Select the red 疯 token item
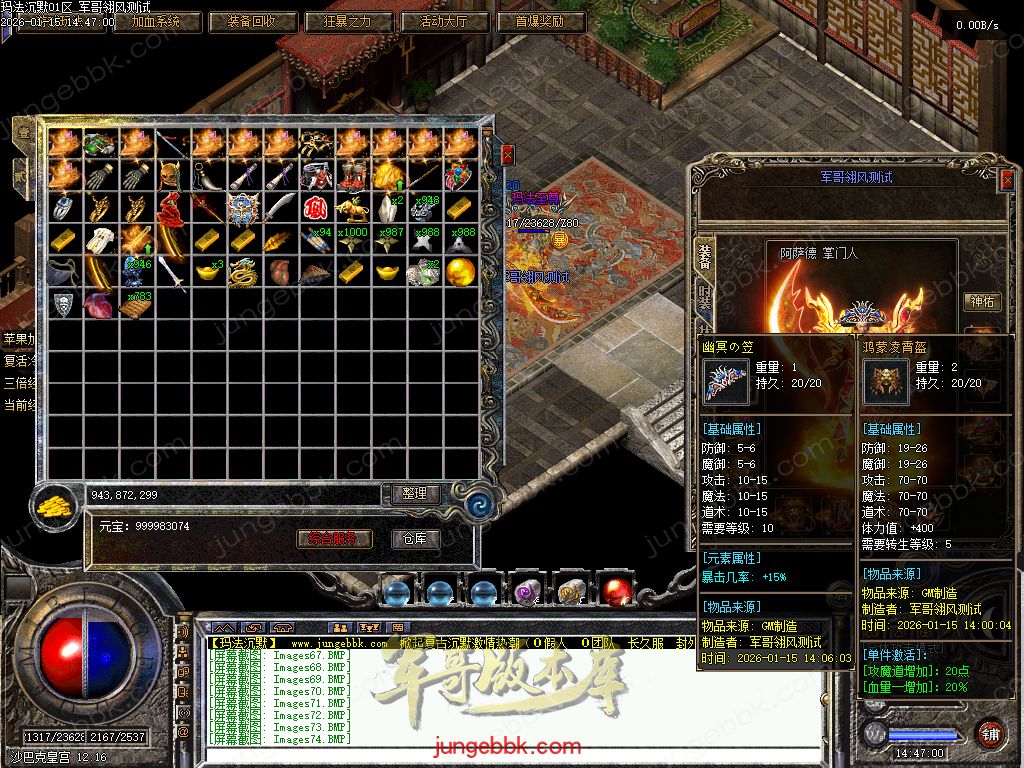Image resolution: width=1024 pixels, height=768 pixels. click(x=316, y=208)
